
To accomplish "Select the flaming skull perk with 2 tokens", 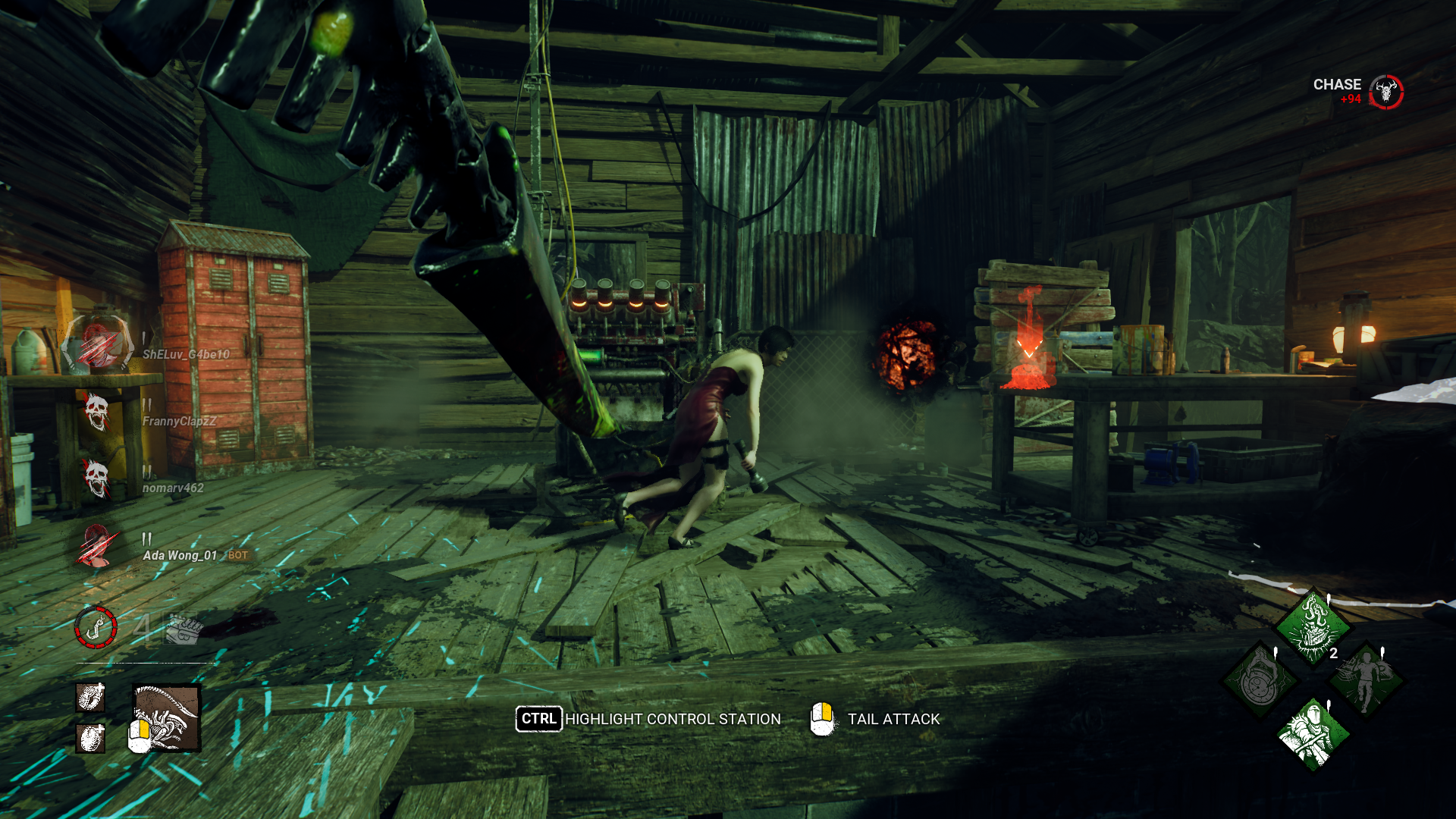I will [1313, 627].
